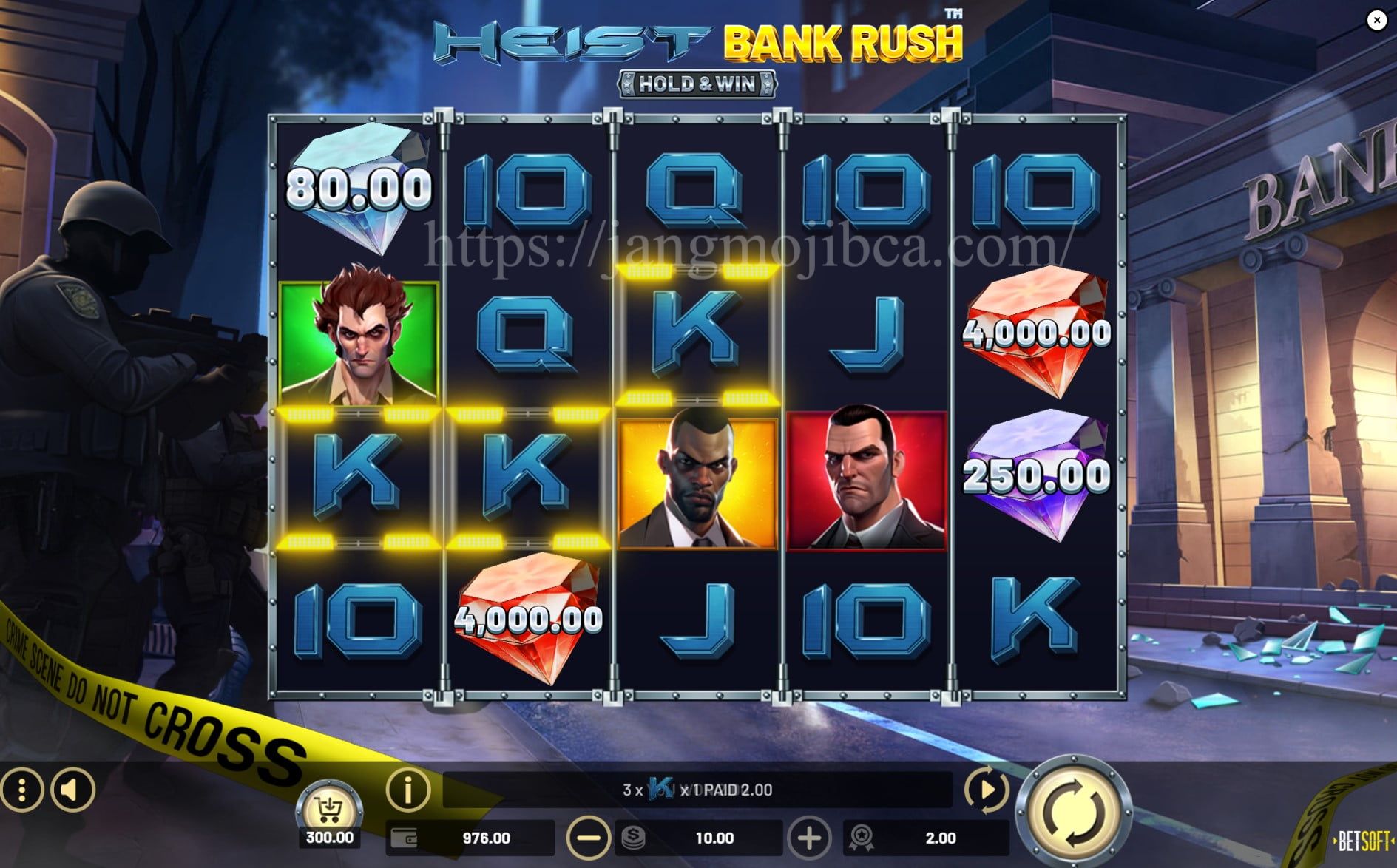Increase the bet with the plus button
Screen dimensions: 1397x868
point(809,838)
